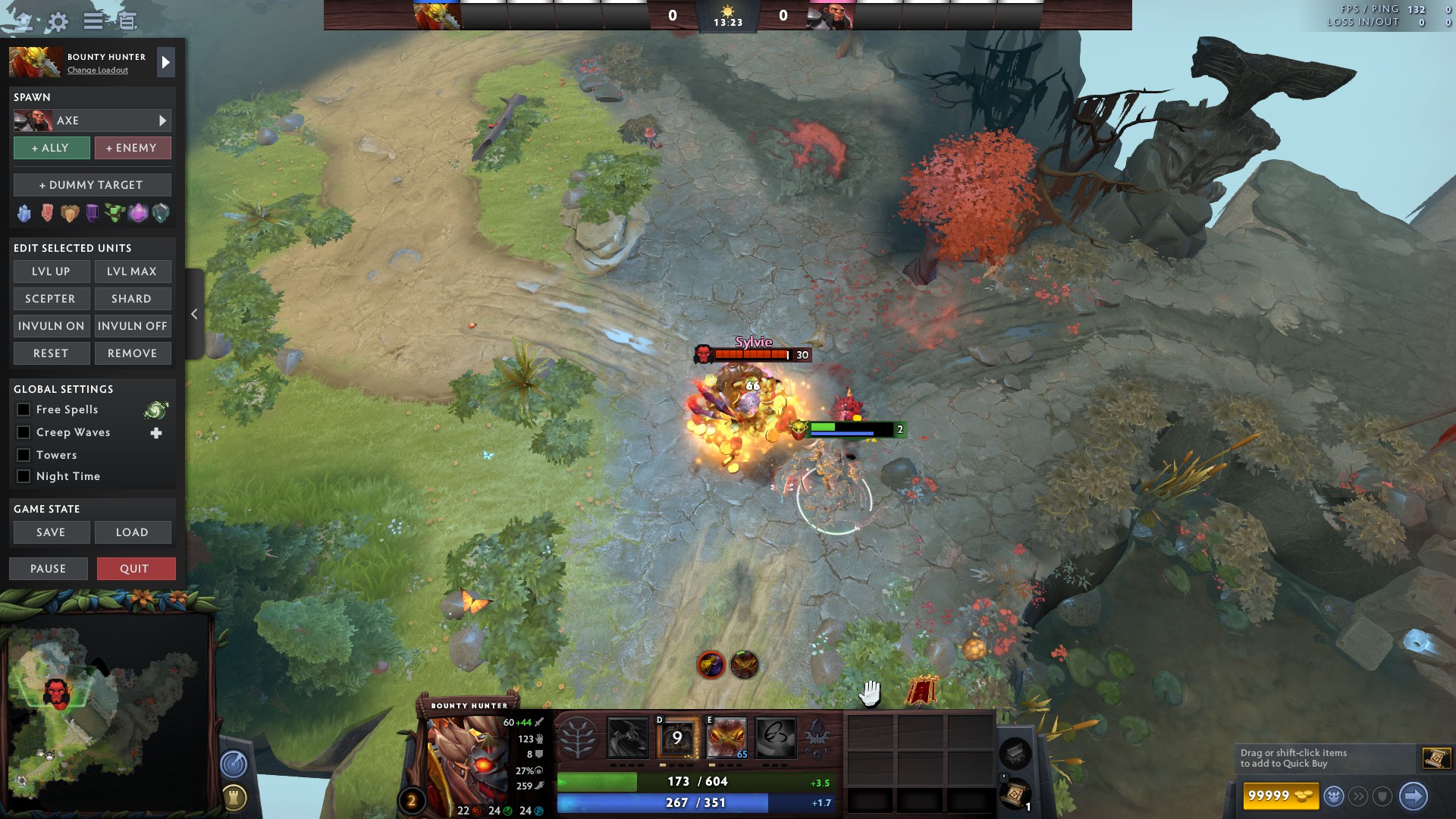The image size is (1456, 819).
Task: Click the minimap
Action: [x=106, y=713]
